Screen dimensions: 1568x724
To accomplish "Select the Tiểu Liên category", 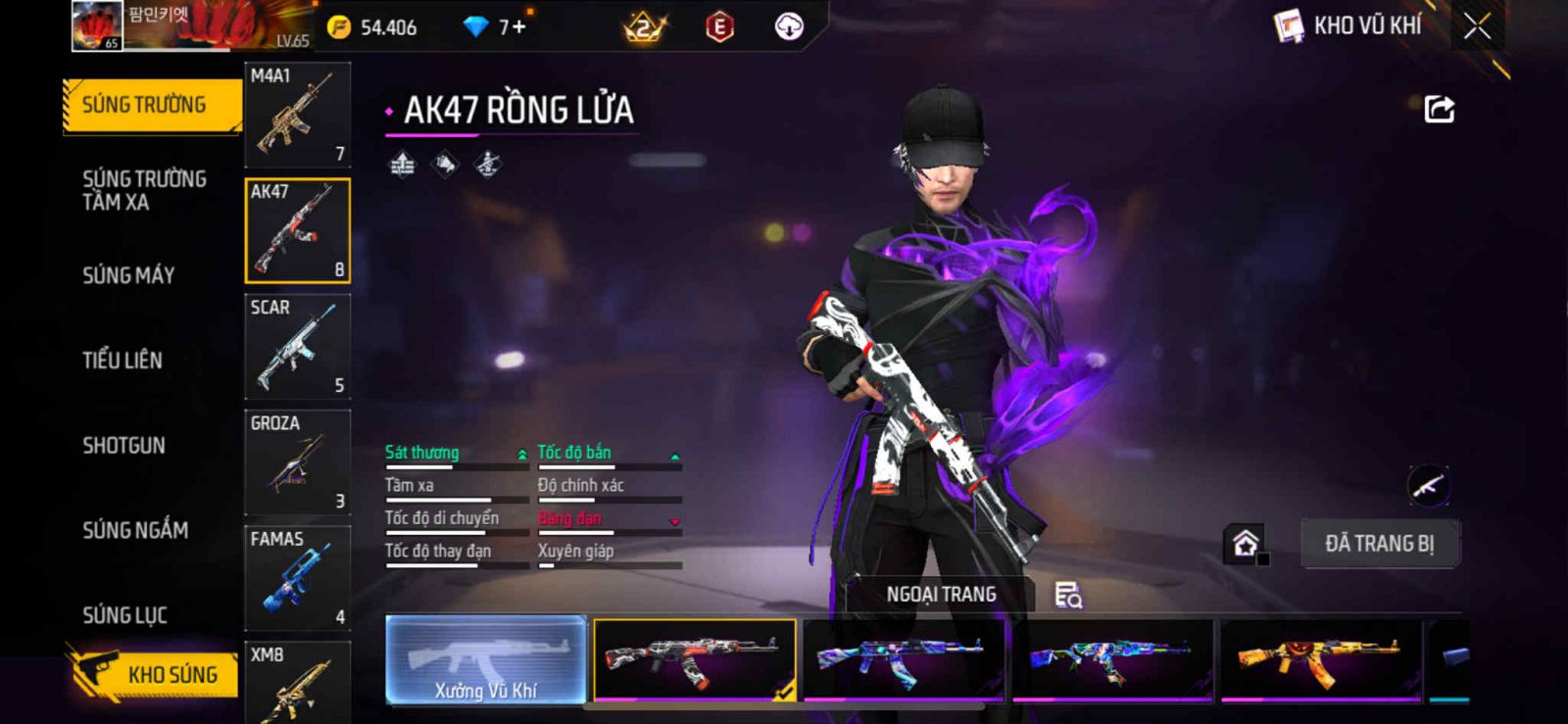I will (x=122, y=361).
